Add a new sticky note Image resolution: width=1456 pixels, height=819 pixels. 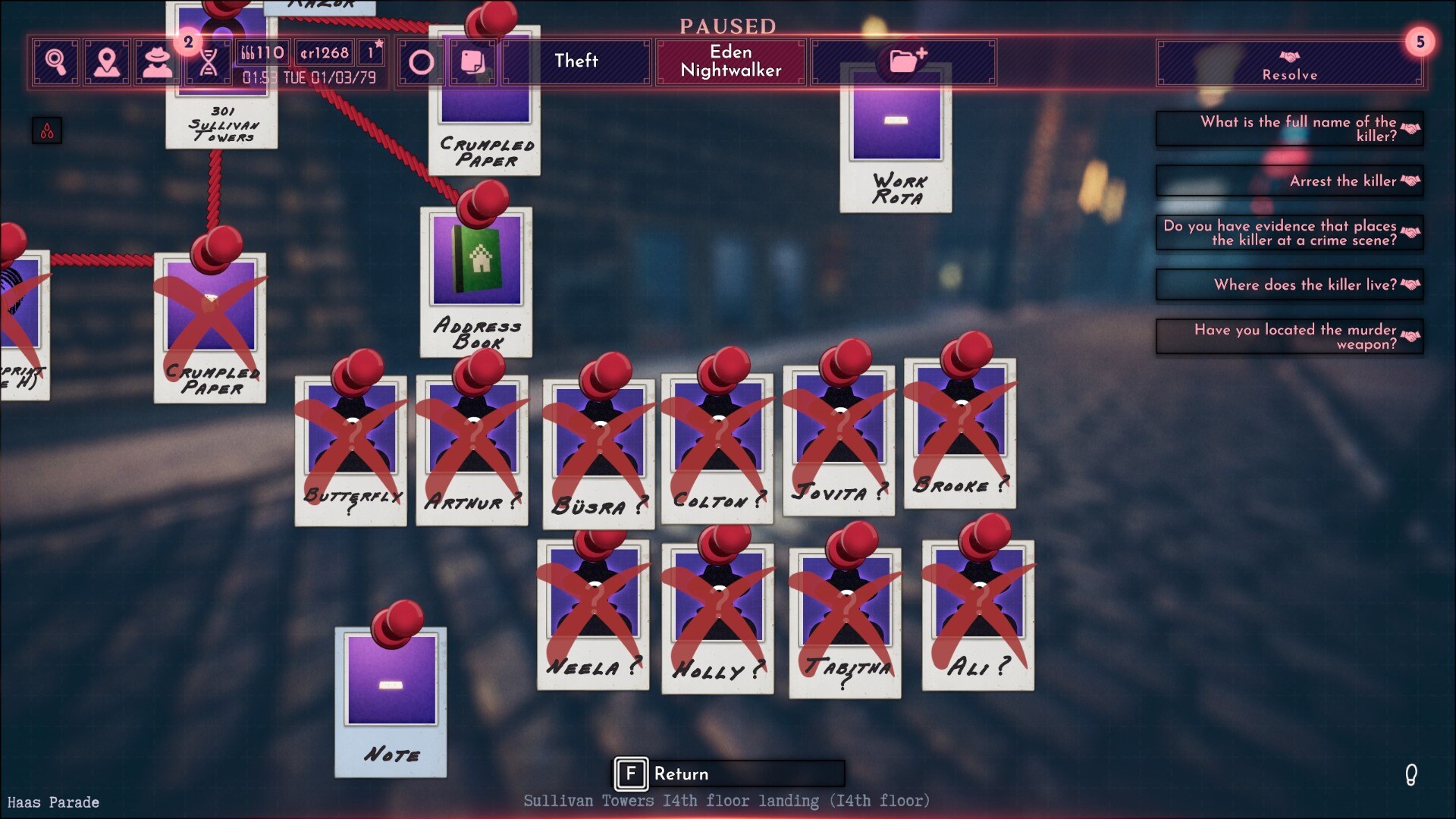[472, 62]
